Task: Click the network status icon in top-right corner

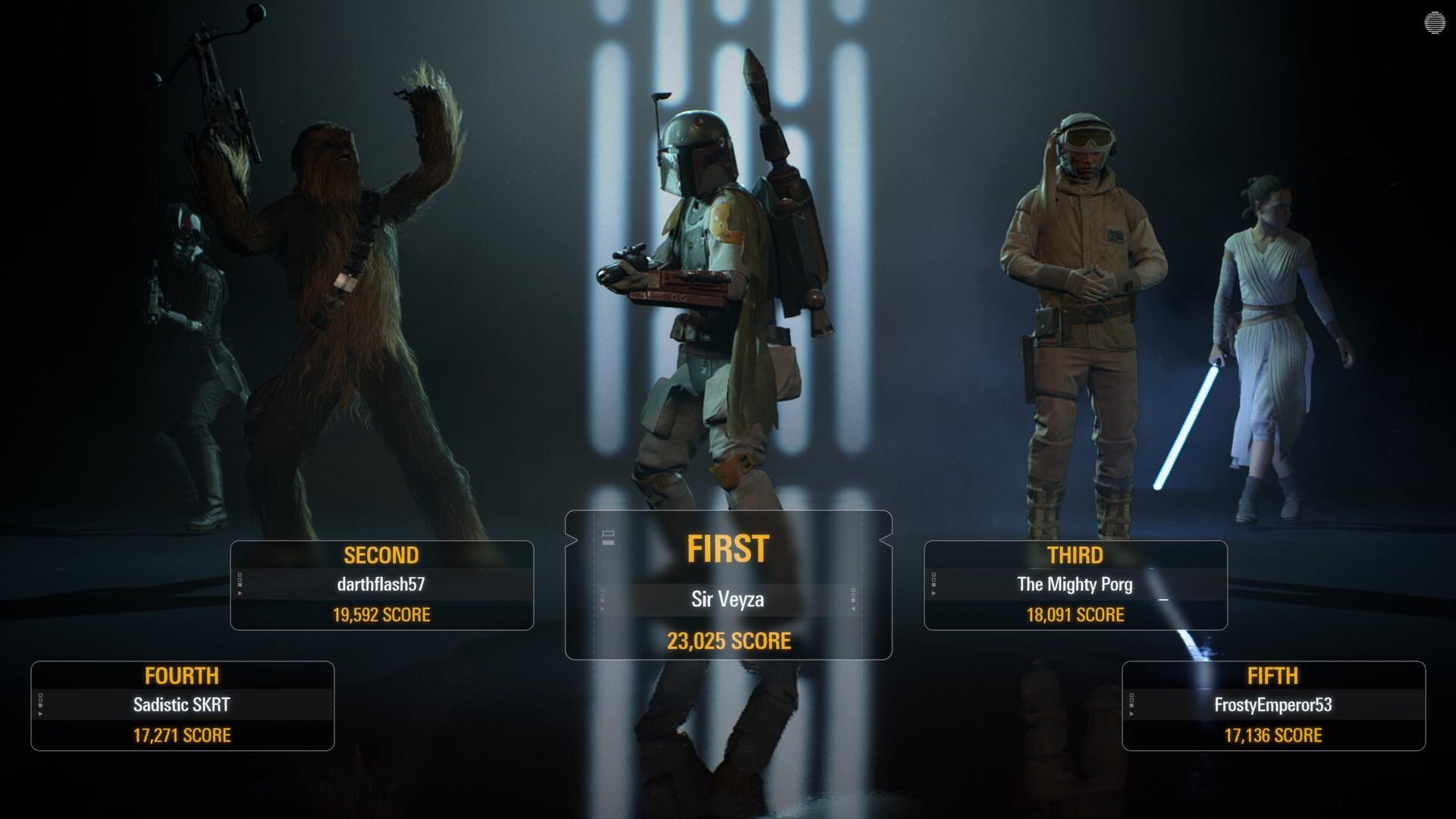Action: [1434, 21]
